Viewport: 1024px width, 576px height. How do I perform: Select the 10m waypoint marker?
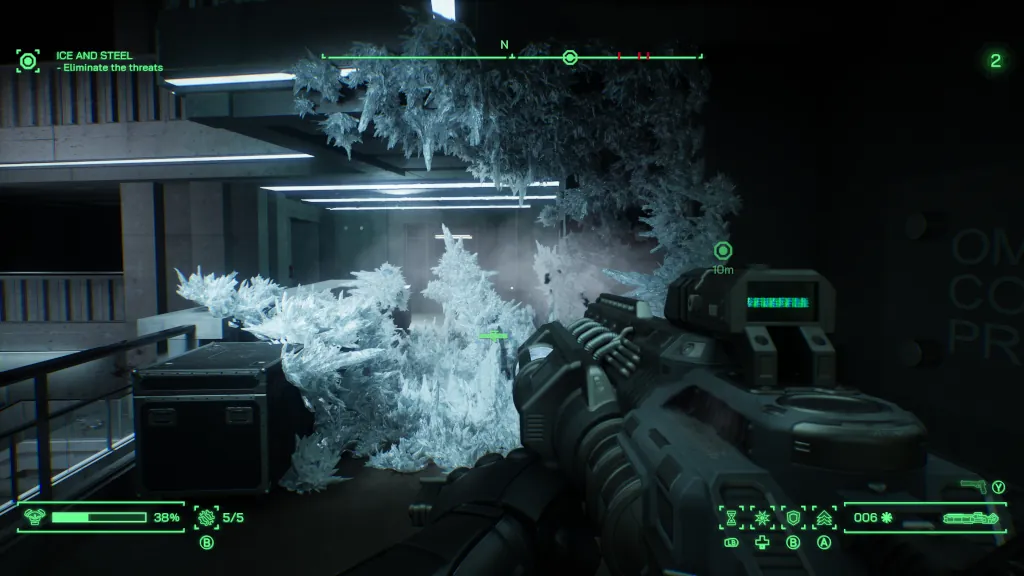coord(723,251)
